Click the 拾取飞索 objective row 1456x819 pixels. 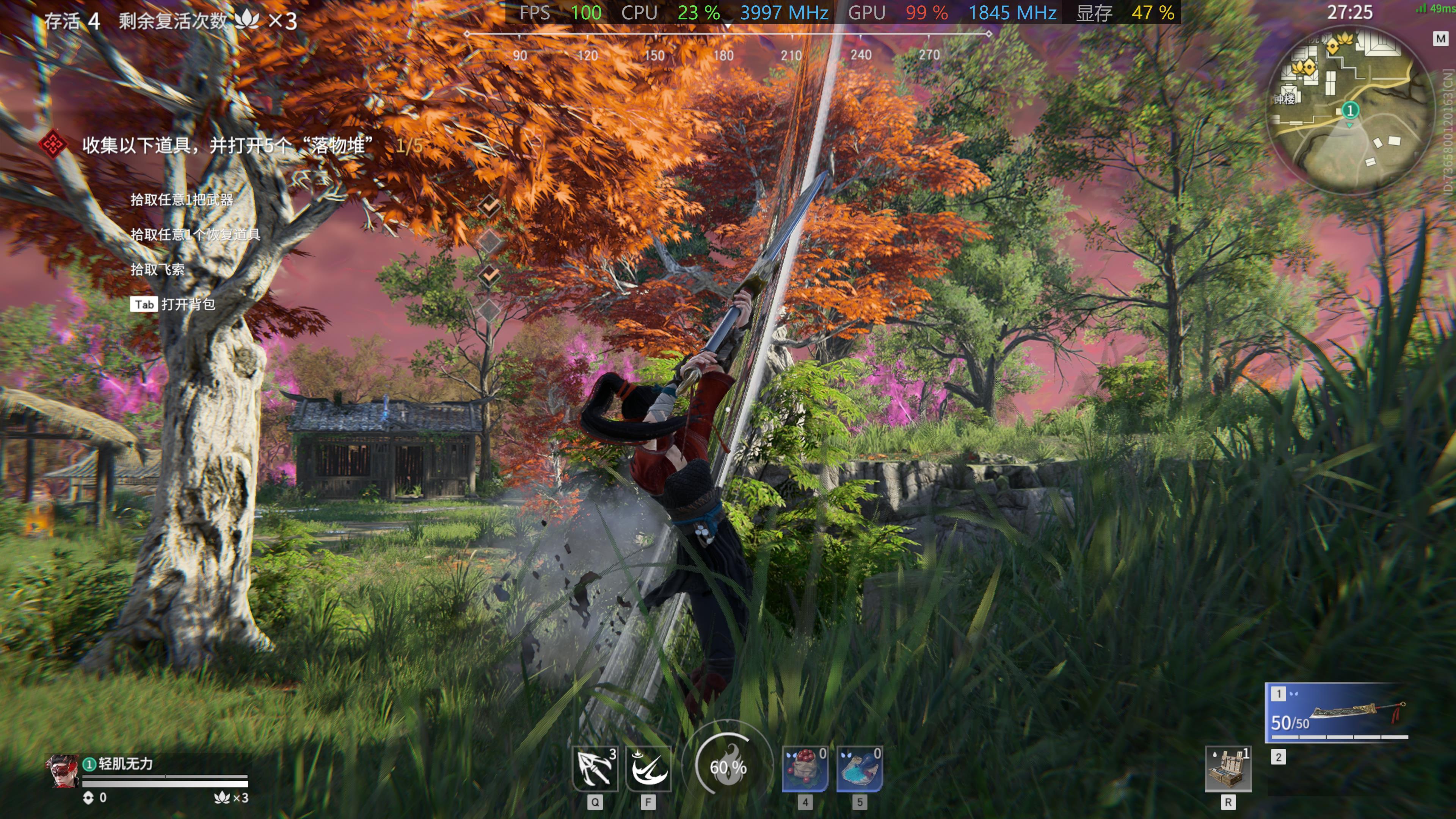pos(157,270)
